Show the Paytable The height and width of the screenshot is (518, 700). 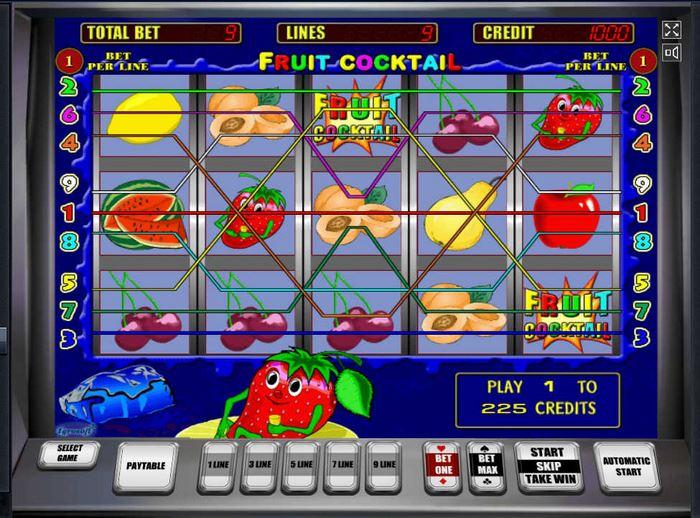point(146,465)
